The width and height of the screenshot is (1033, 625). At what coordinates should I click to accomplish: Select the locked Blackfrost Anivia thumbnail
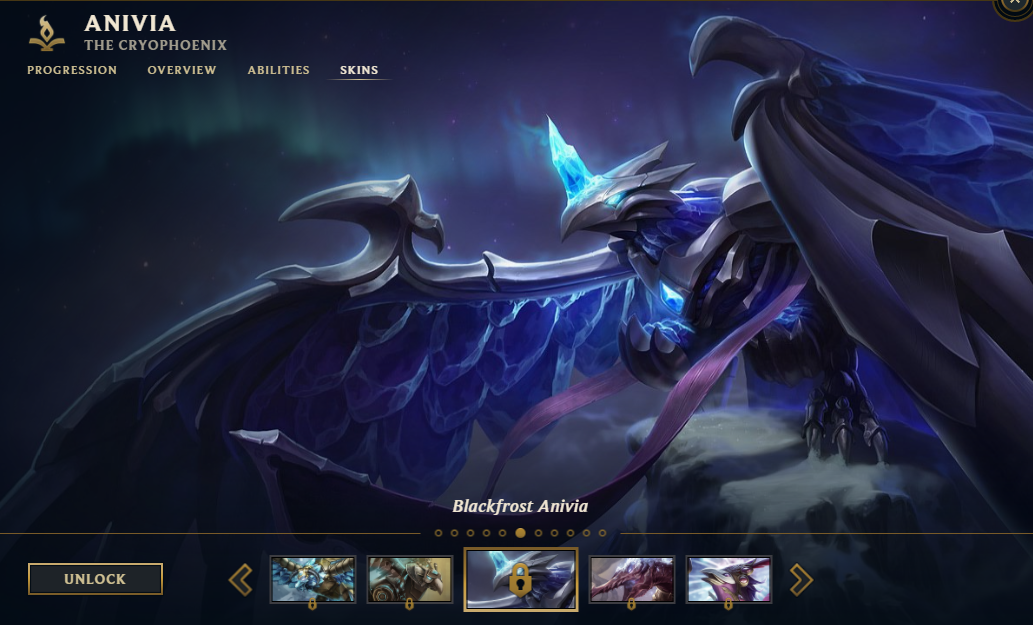tap(520, 579)
